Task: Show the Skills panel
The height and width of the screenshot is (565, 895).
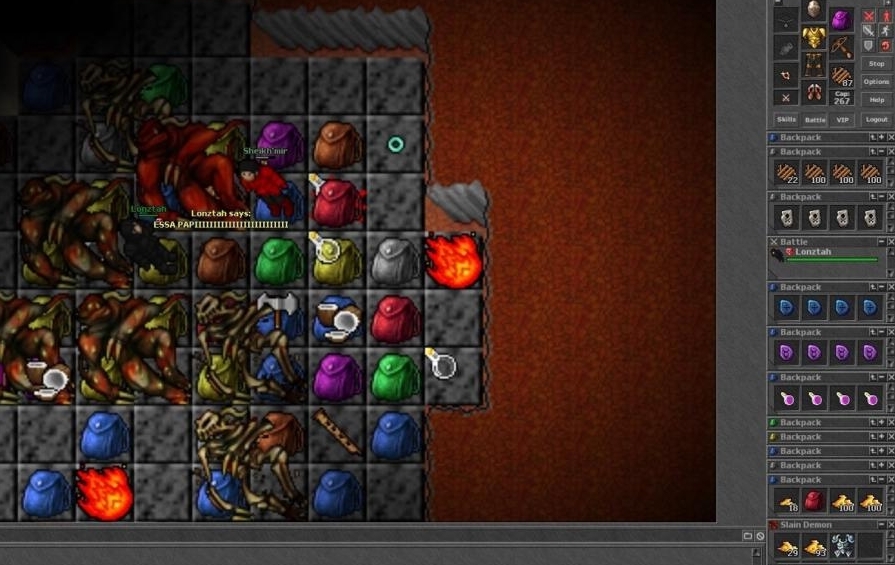Action: pyautogui.click(x=787, y=119)
